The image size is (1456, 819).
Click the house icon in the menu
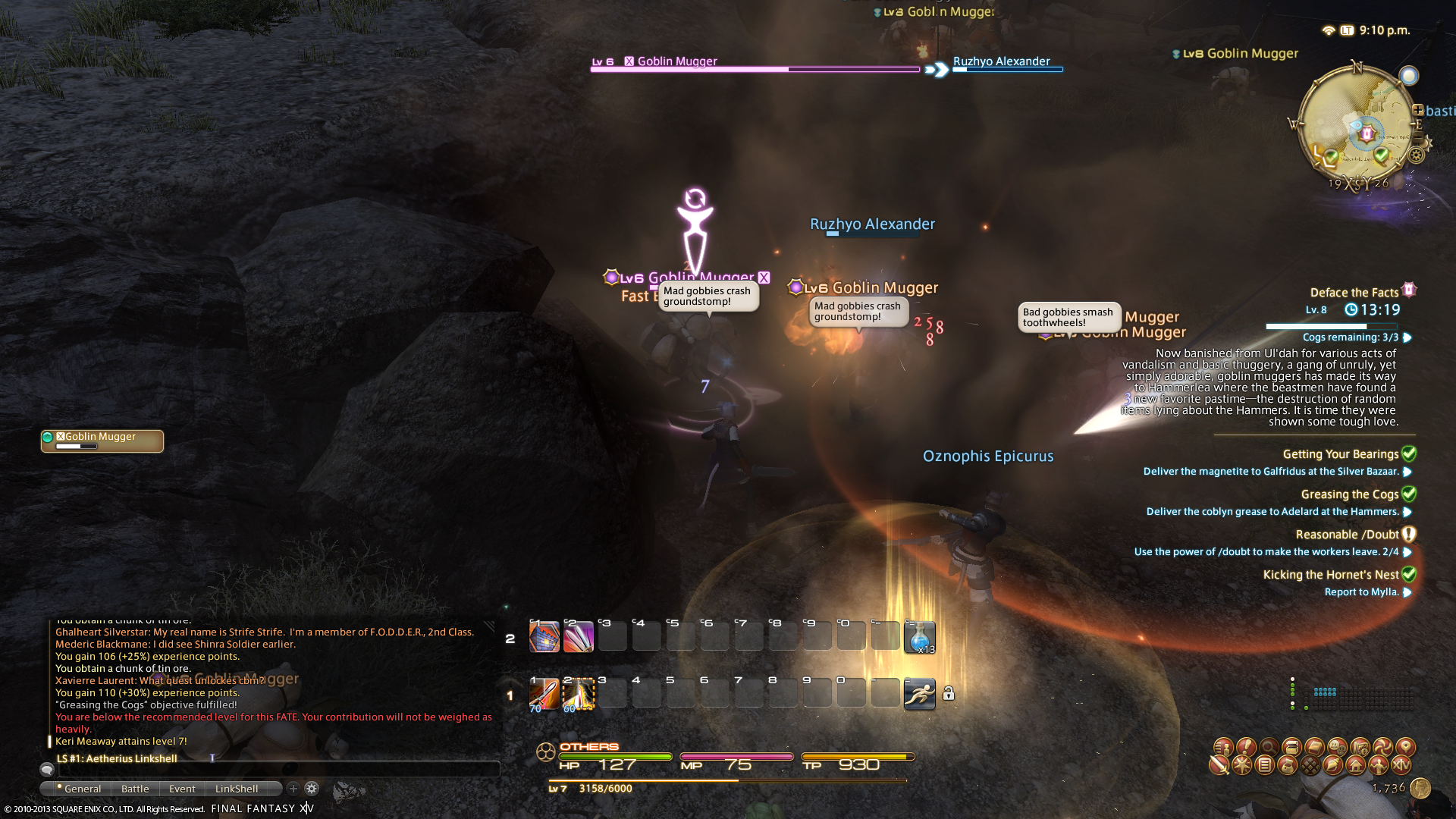1355,765
